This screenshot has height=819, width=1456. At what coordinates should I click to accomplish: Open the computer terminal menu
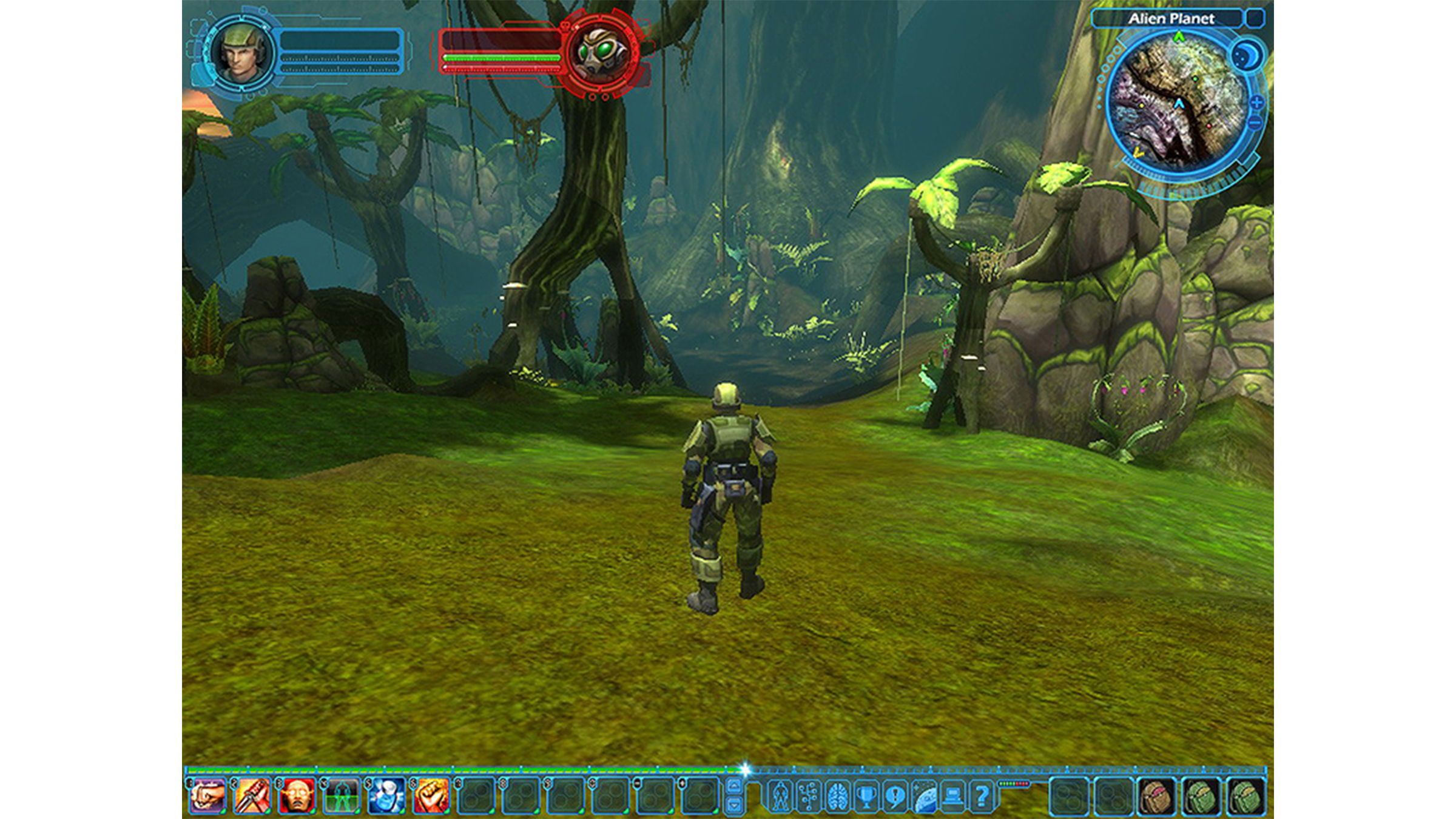tap(954, 796)
